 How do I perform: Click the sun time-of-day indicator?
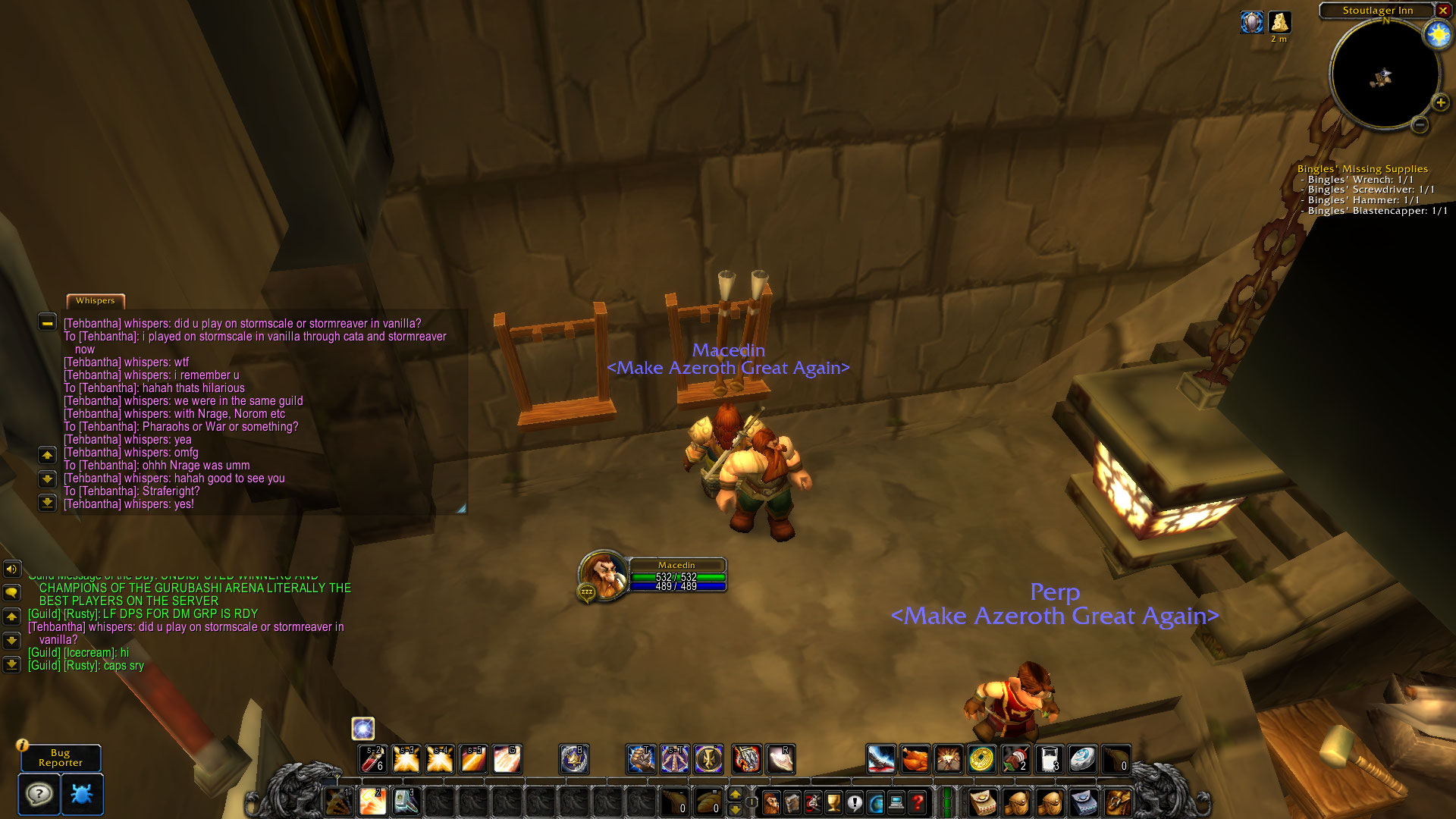coord(1437,35)
